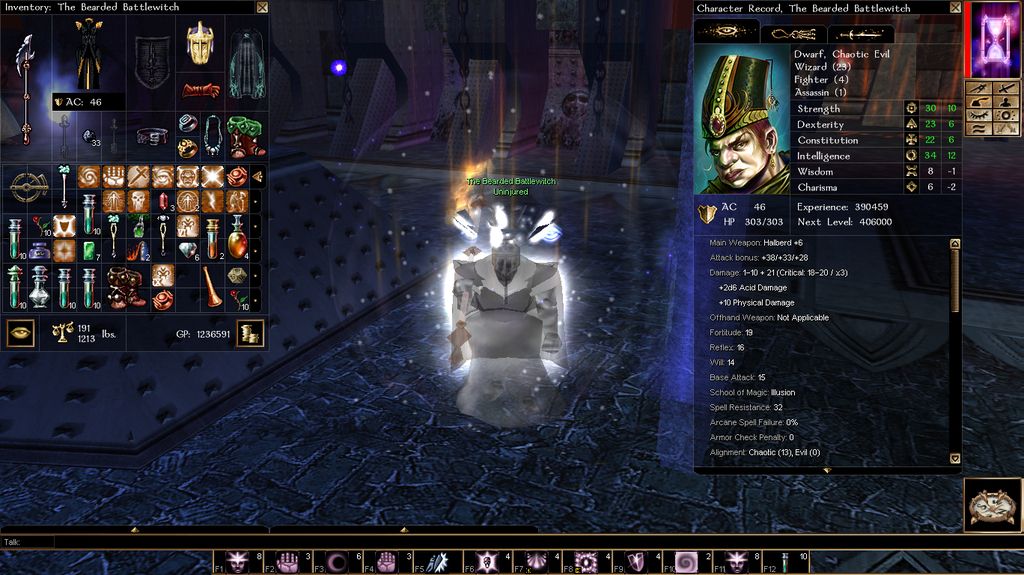The height and width of the screenshot is (575, 1024).
Task: Close the Character Record window
Action: (955, 8)
